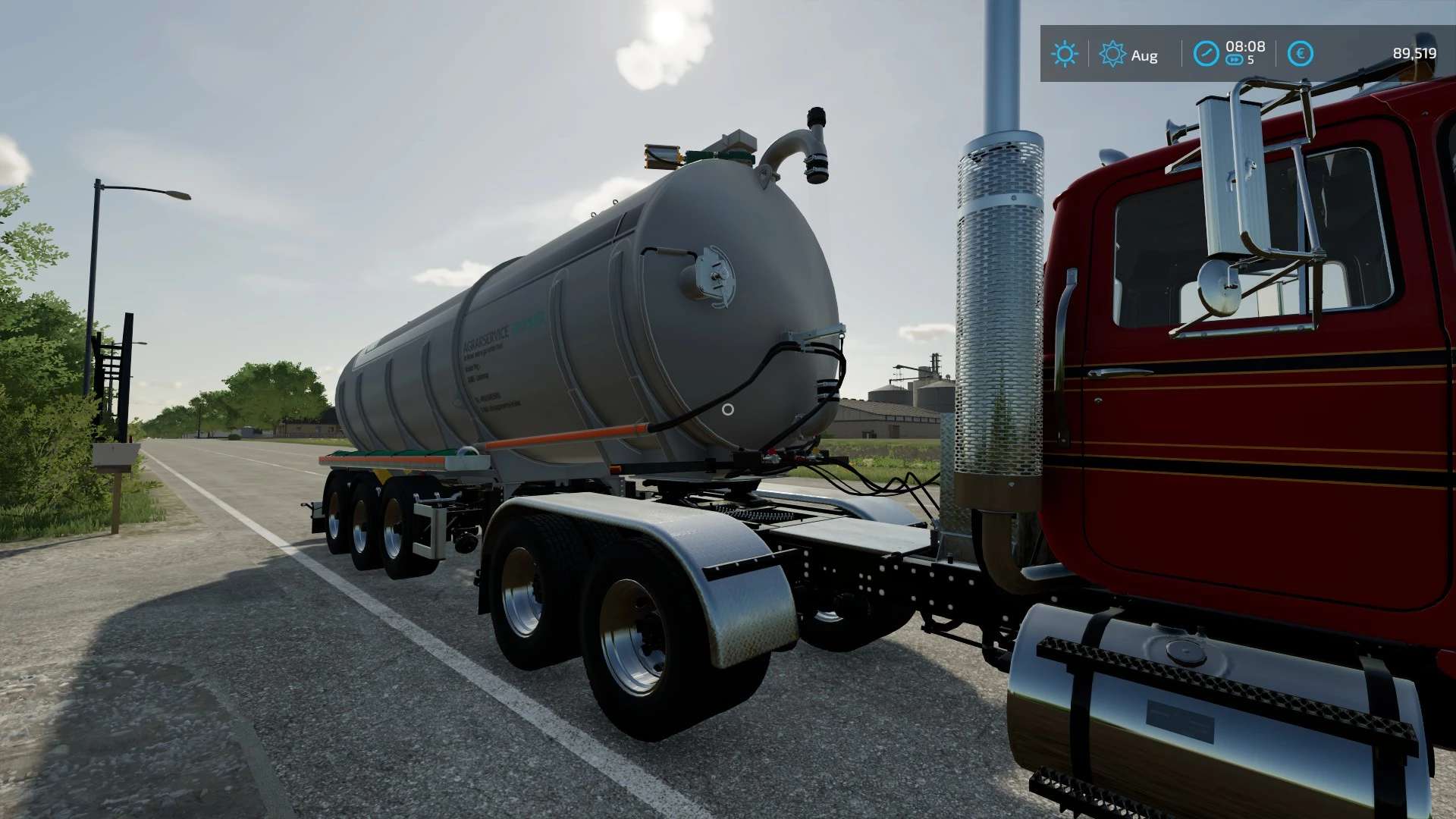Viewport: 1456px width, 819px height.
Task: Click the fast-forward time scale icon
Action: [x=1235, y=60]
